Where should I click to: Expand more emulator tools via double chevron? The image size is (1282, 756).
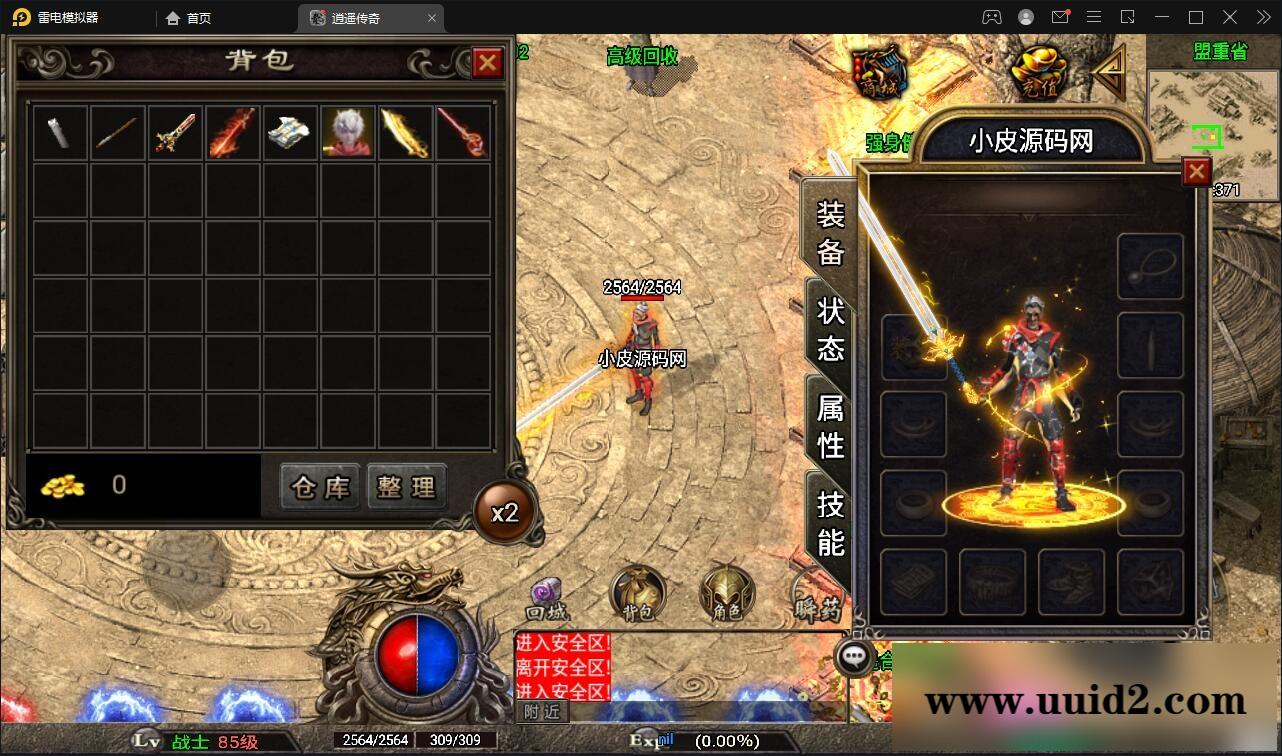(x=1261, y=17)
